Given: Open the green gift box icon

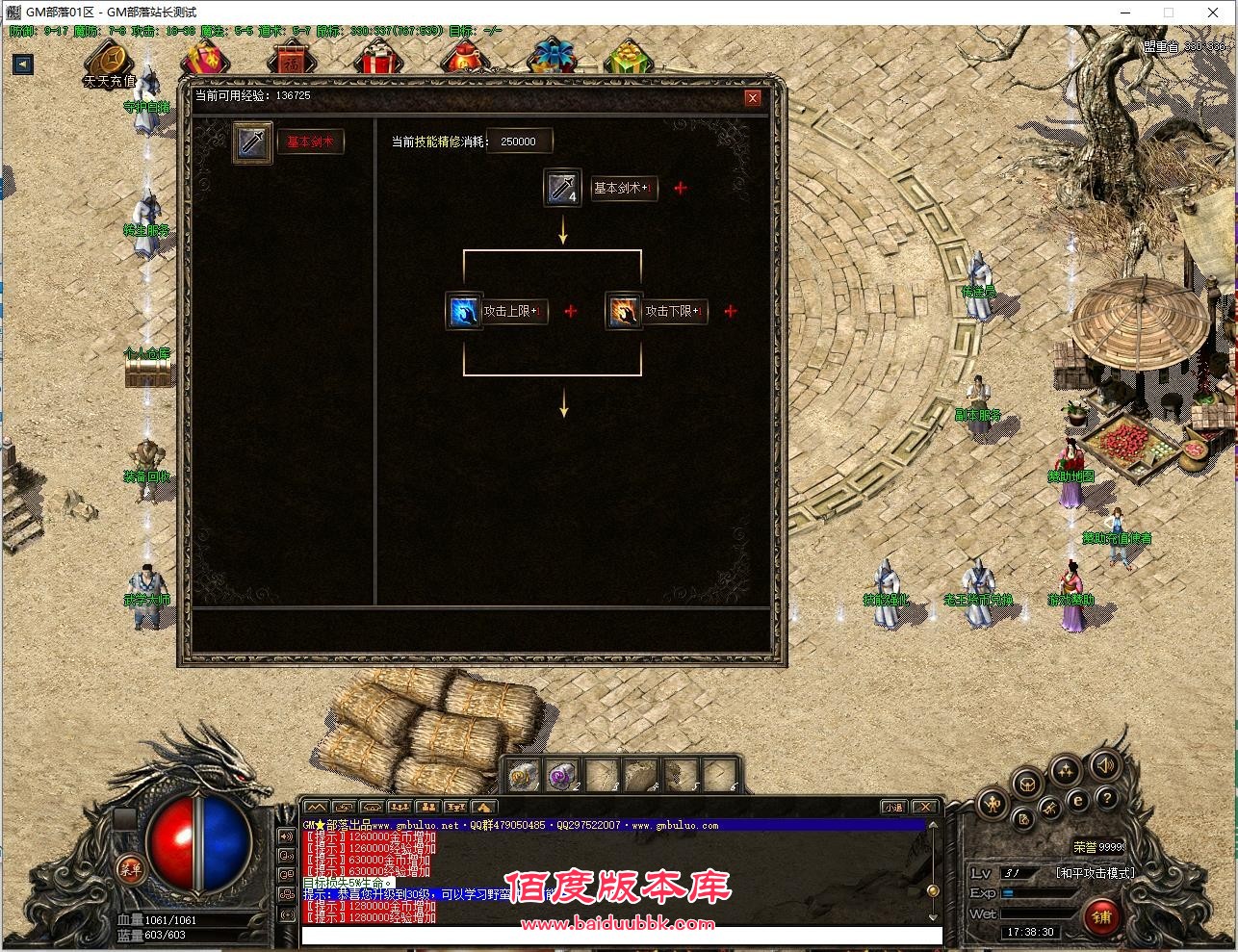Looking at the screenshot, I should pyautogui.click(x=629, y=57).
